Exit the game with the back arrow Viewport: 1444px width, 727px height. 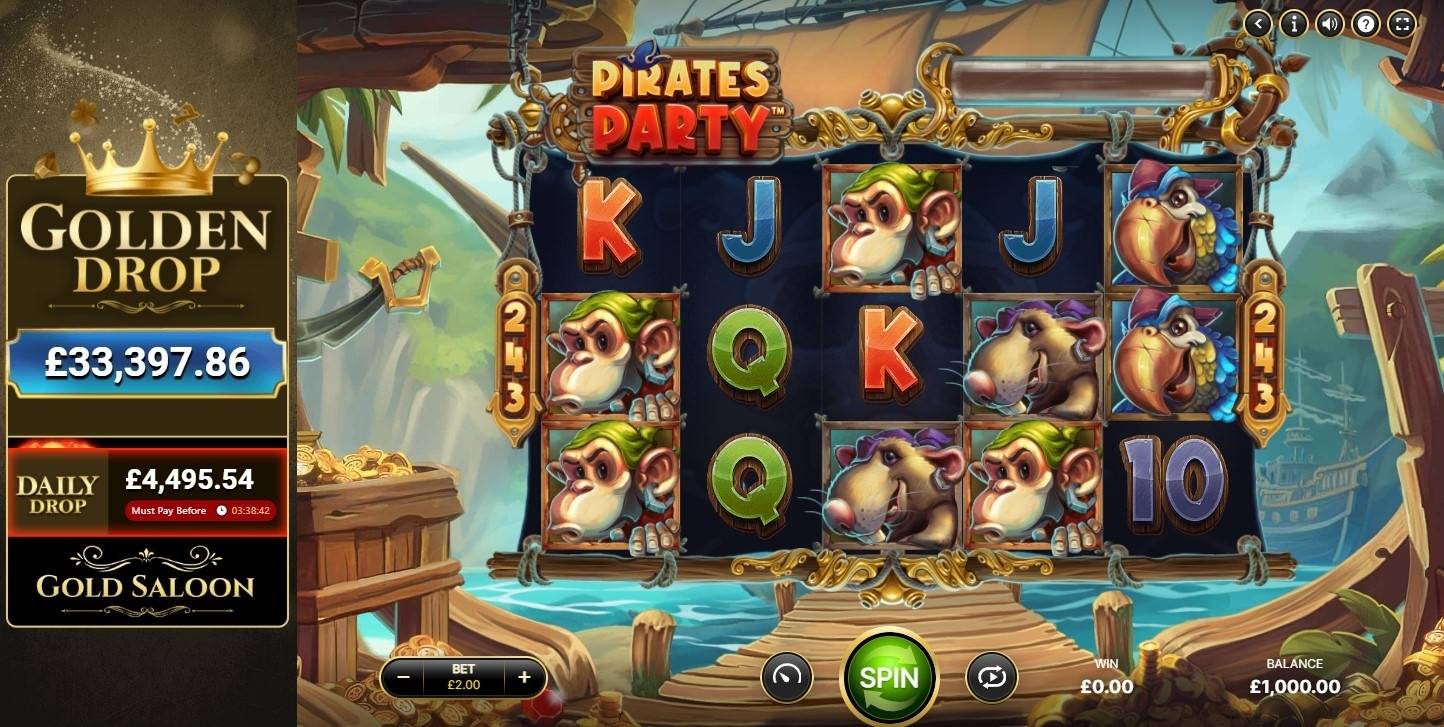[x=1257, y=23]
